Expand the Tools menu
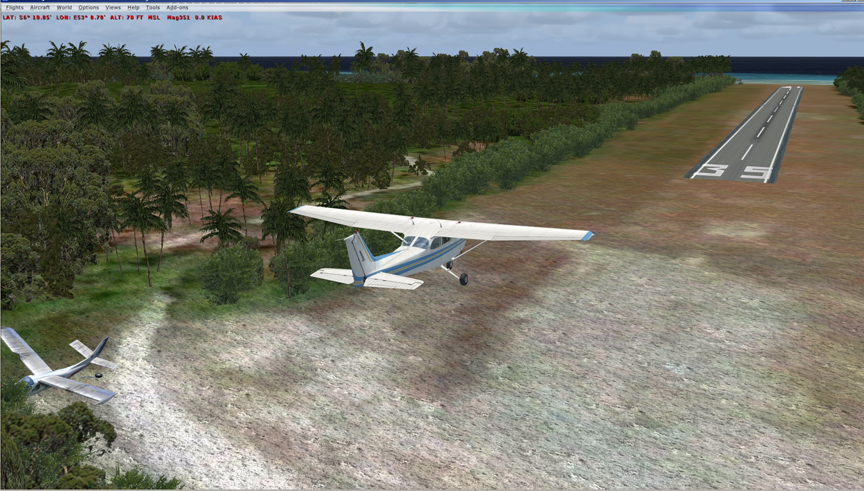Screen dimensions: 864x491 153,7
